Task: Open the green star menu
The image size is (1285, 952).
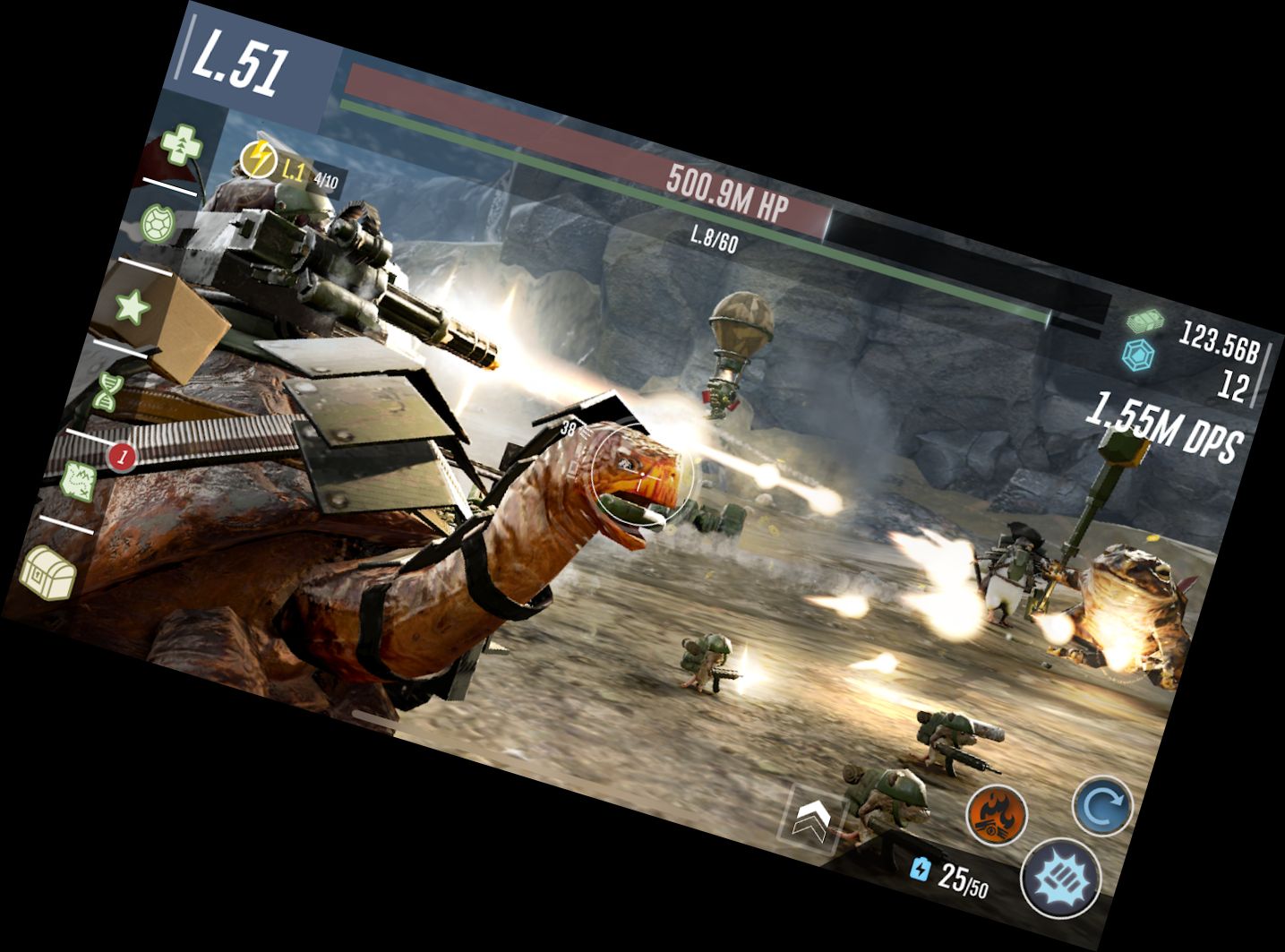Action: click(133, 307)
